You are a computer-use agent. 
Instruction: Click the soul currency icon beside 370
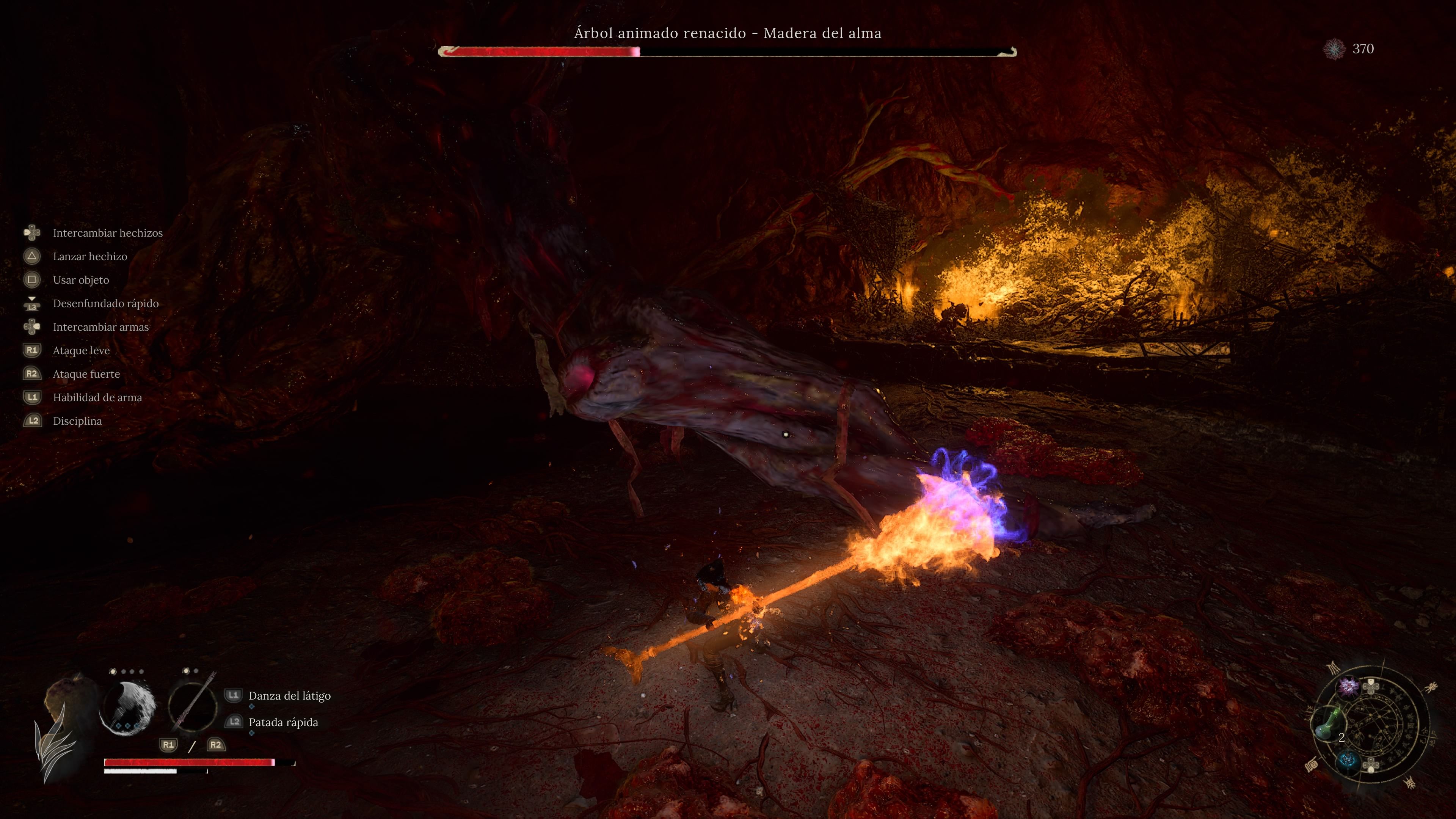(x=1334, y=49)
